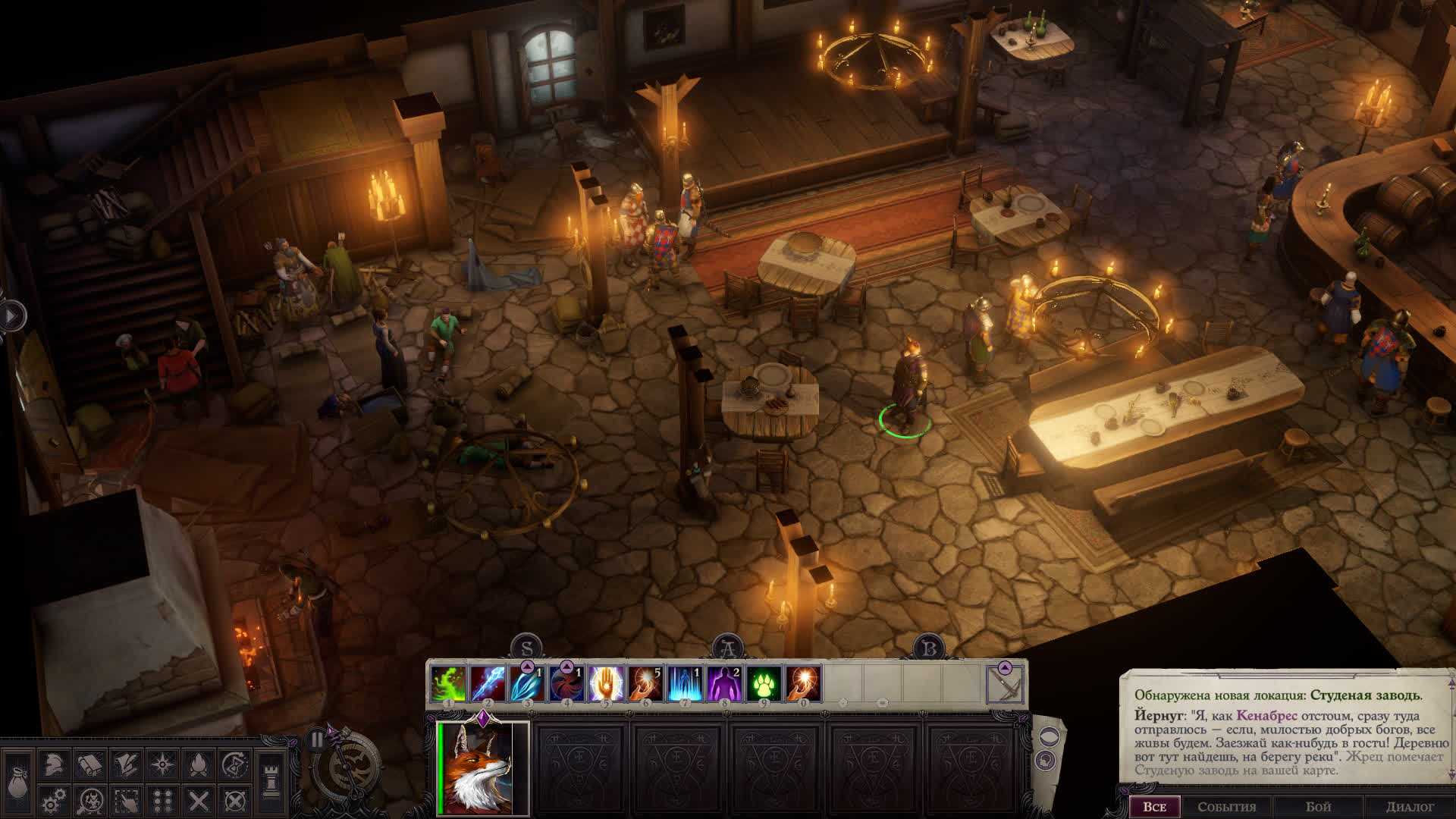Image resolution: width=1456 pixels, height=819 pixels.
Task: Open the campfire rest menu
Action: pos(198,764)
